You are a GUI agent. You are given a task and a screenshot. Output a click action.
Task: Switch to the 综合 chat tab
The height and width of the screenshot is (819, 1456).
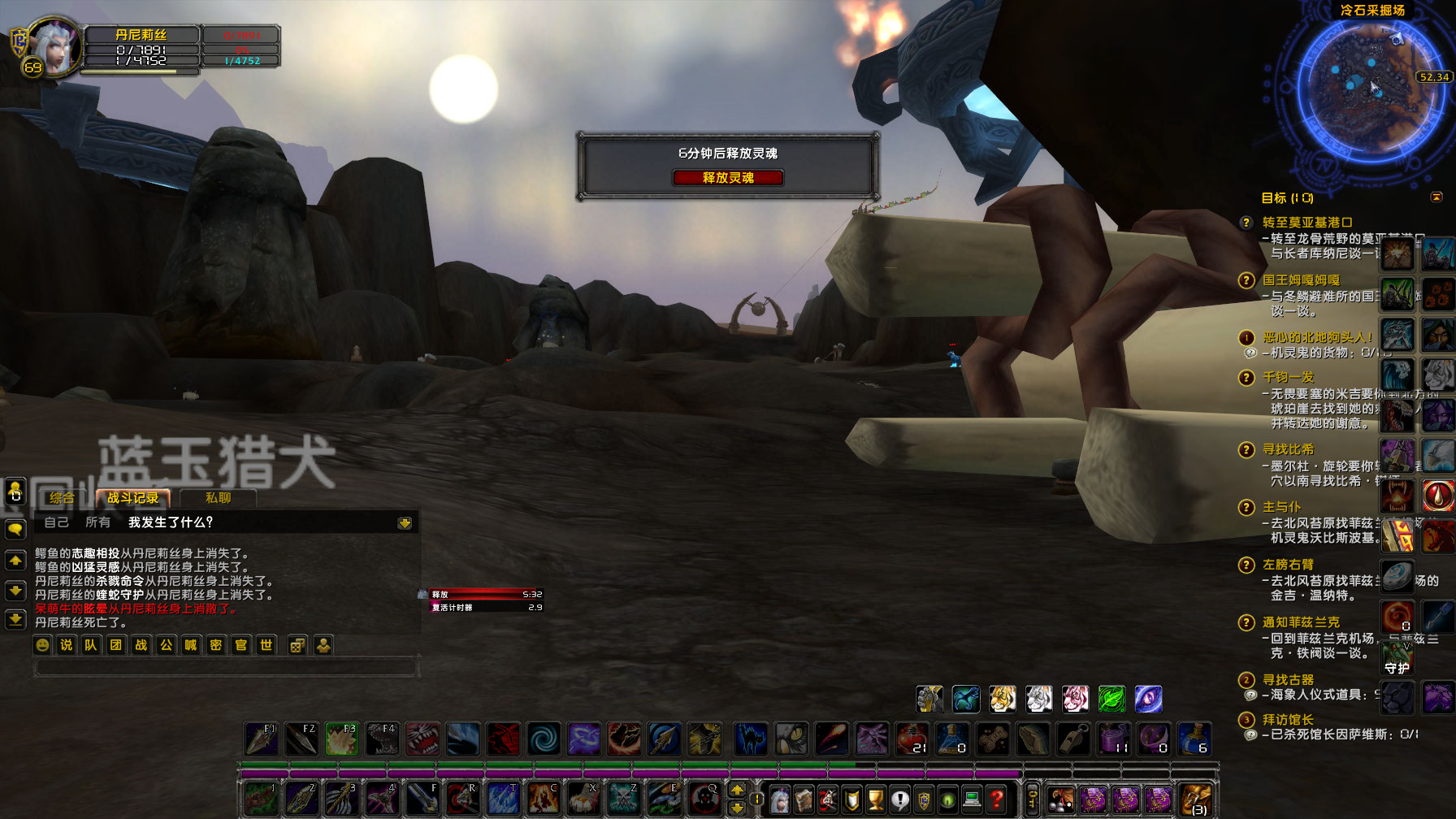click(62, 497)
